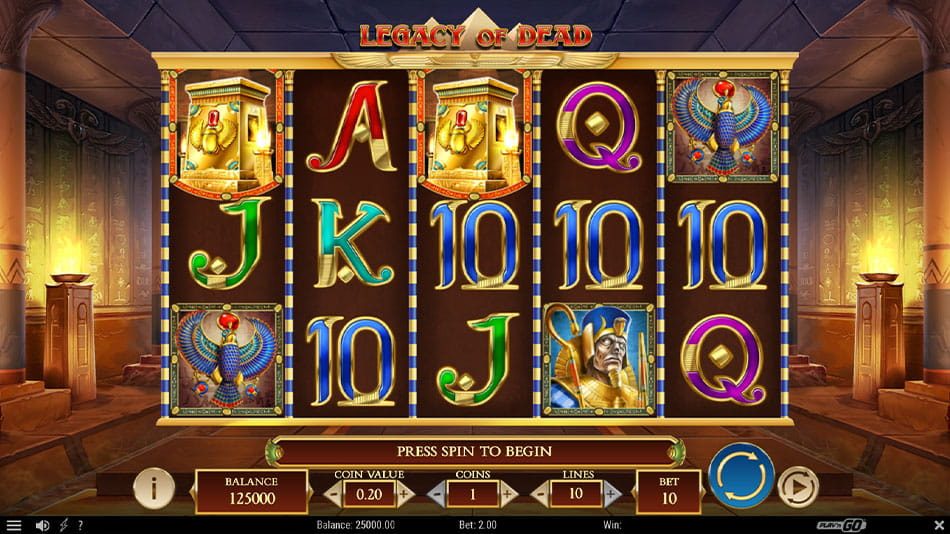Increase the number of coins
This screenshot has height=534, width=950.
pos(508,493)
